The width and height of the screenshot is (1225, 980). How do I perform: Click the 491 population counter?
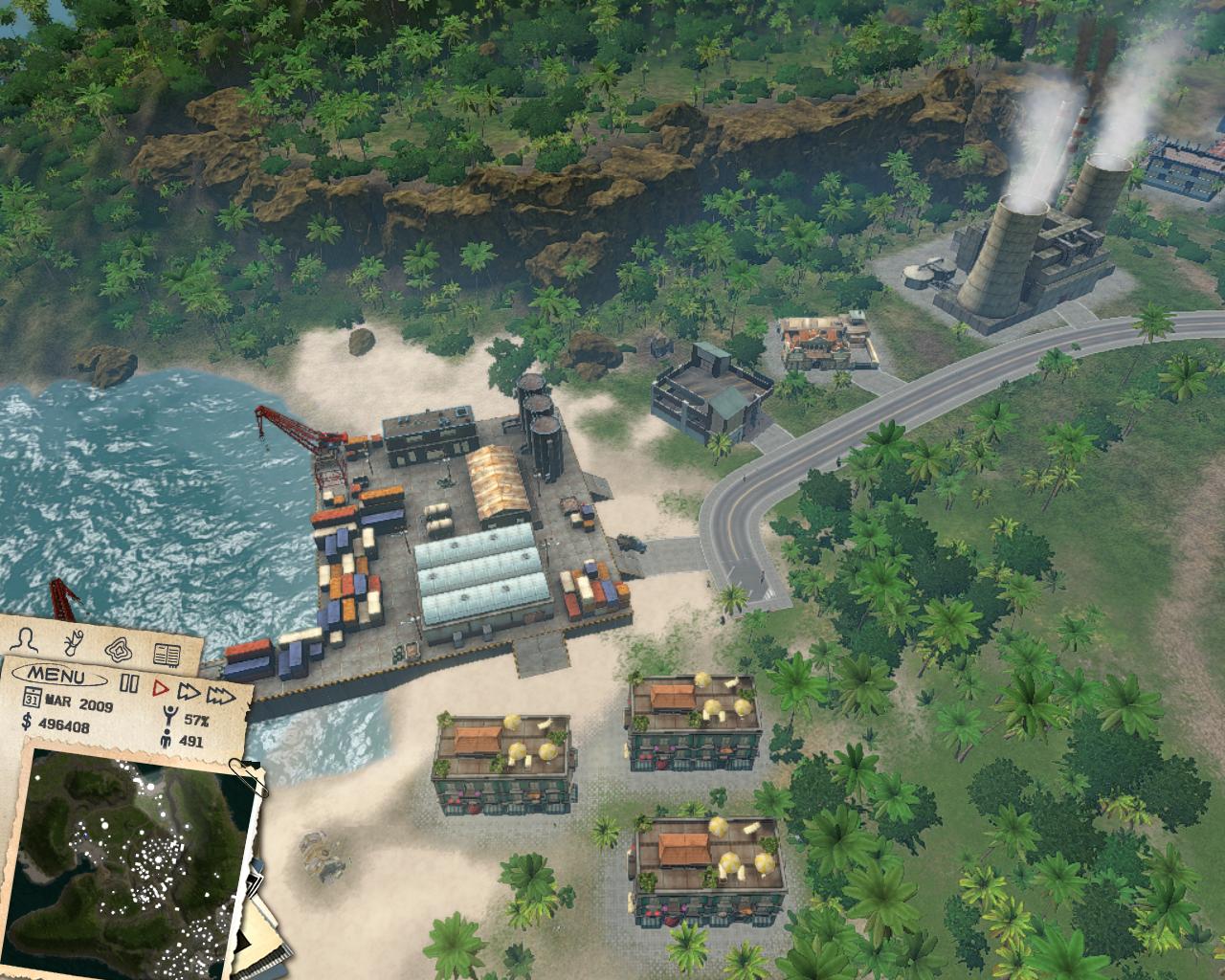click(x=190, y=742)
